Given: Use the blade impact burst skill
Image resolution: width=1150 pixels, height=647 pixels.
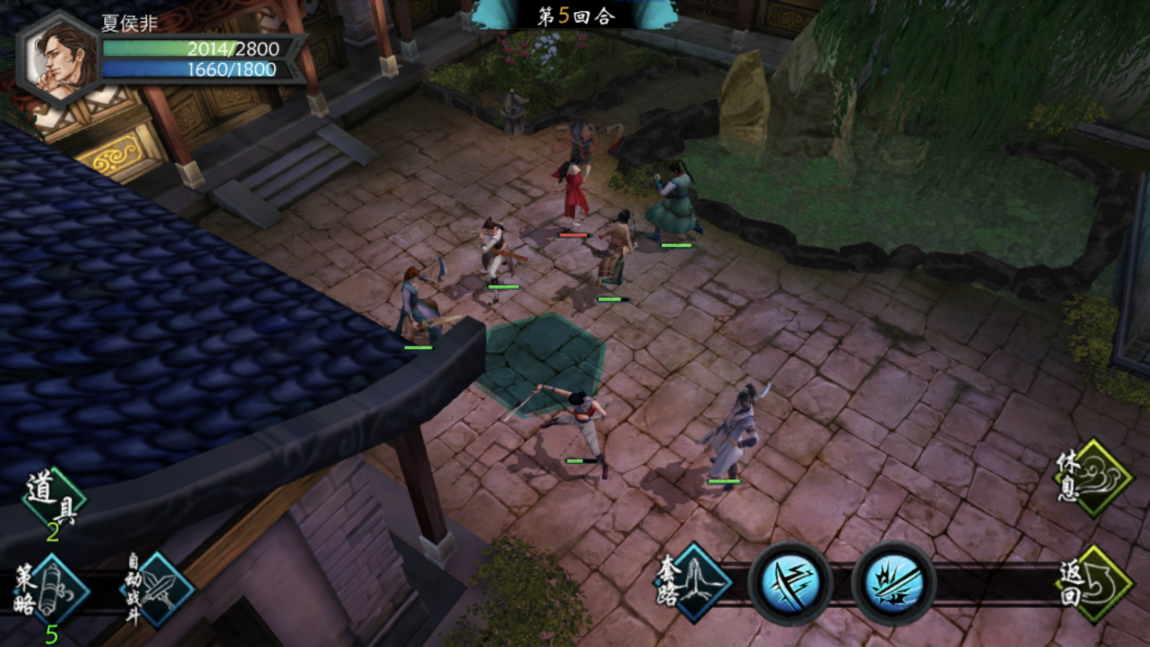Looking at the screenshot, I should 894,583.
